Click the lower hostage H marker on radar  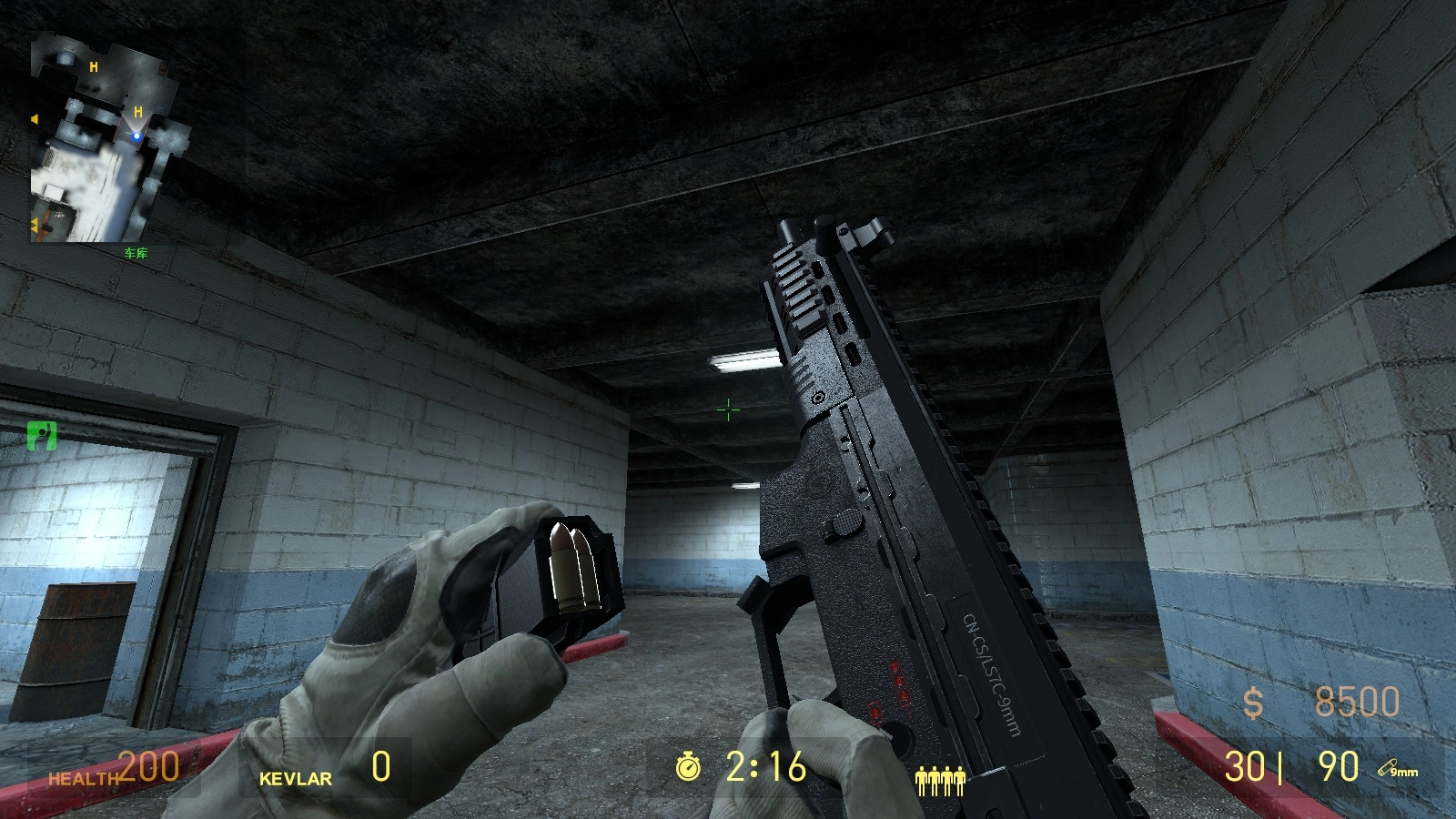136,113
